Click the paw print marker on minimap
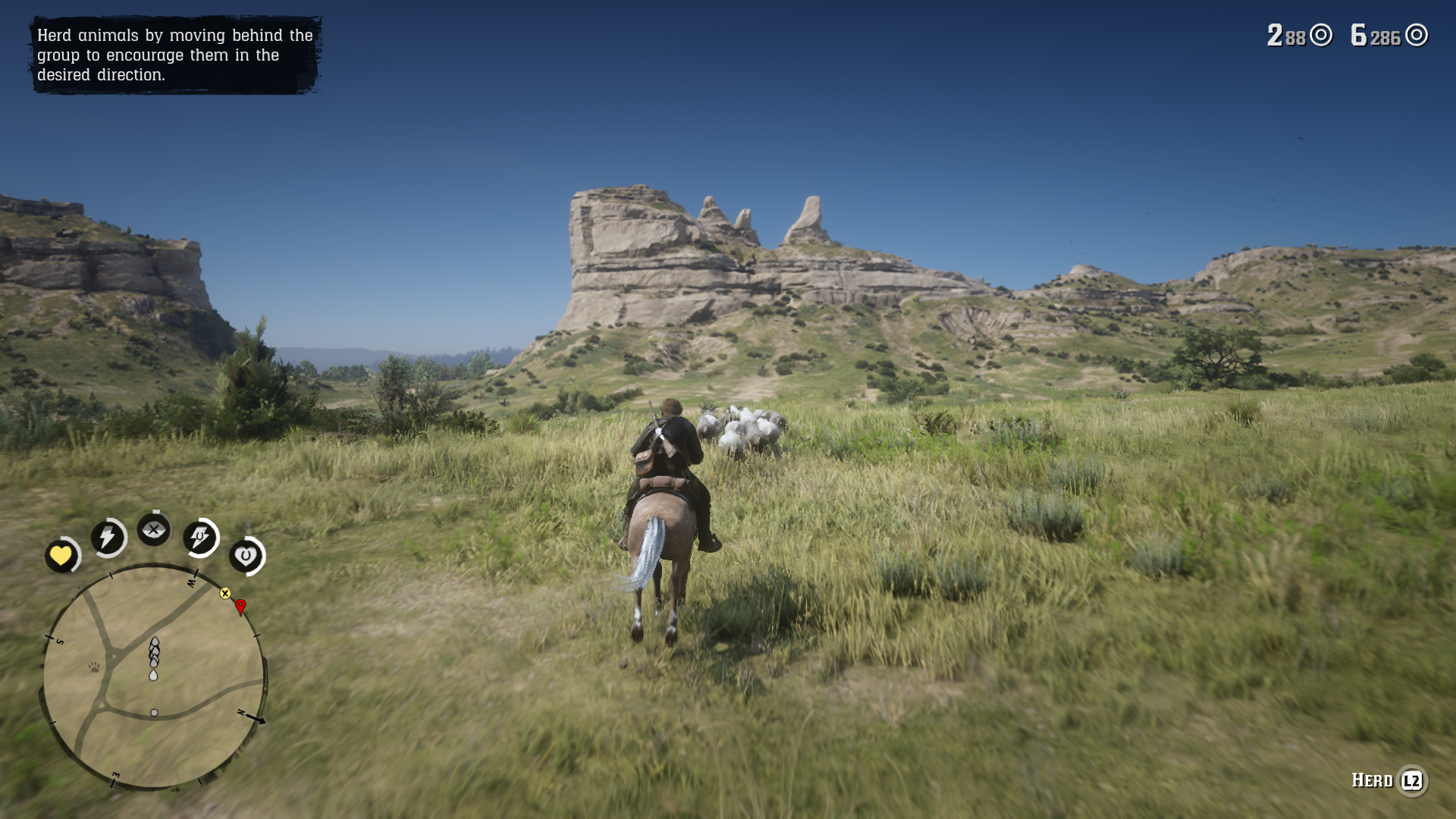 coord(94,667)
